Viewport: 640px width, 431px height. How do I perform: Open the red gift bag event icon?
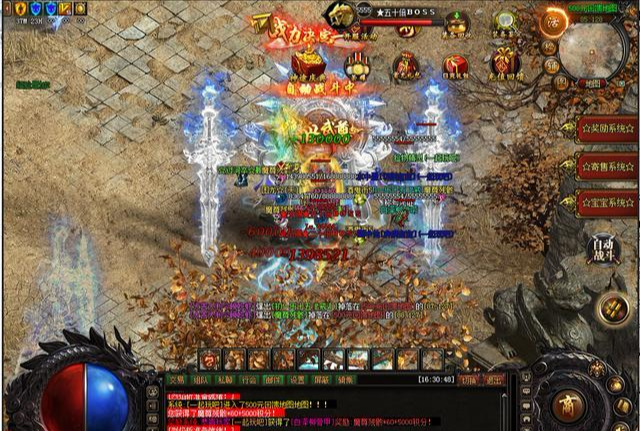coord(406,65)
